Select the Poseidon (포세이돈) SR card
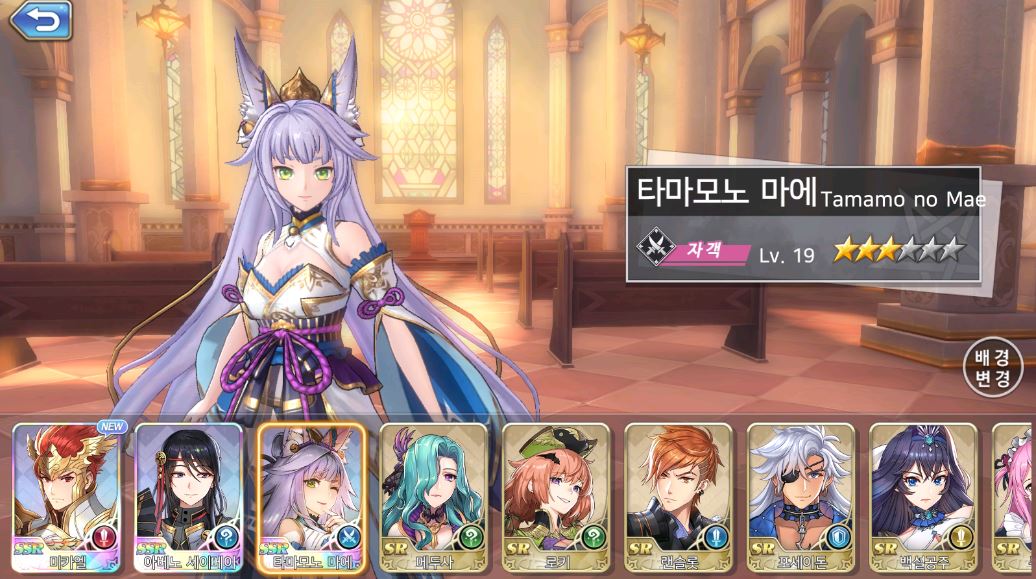Image resolution: width=1036 pixels, height=579 pixels. pos(800,497)
